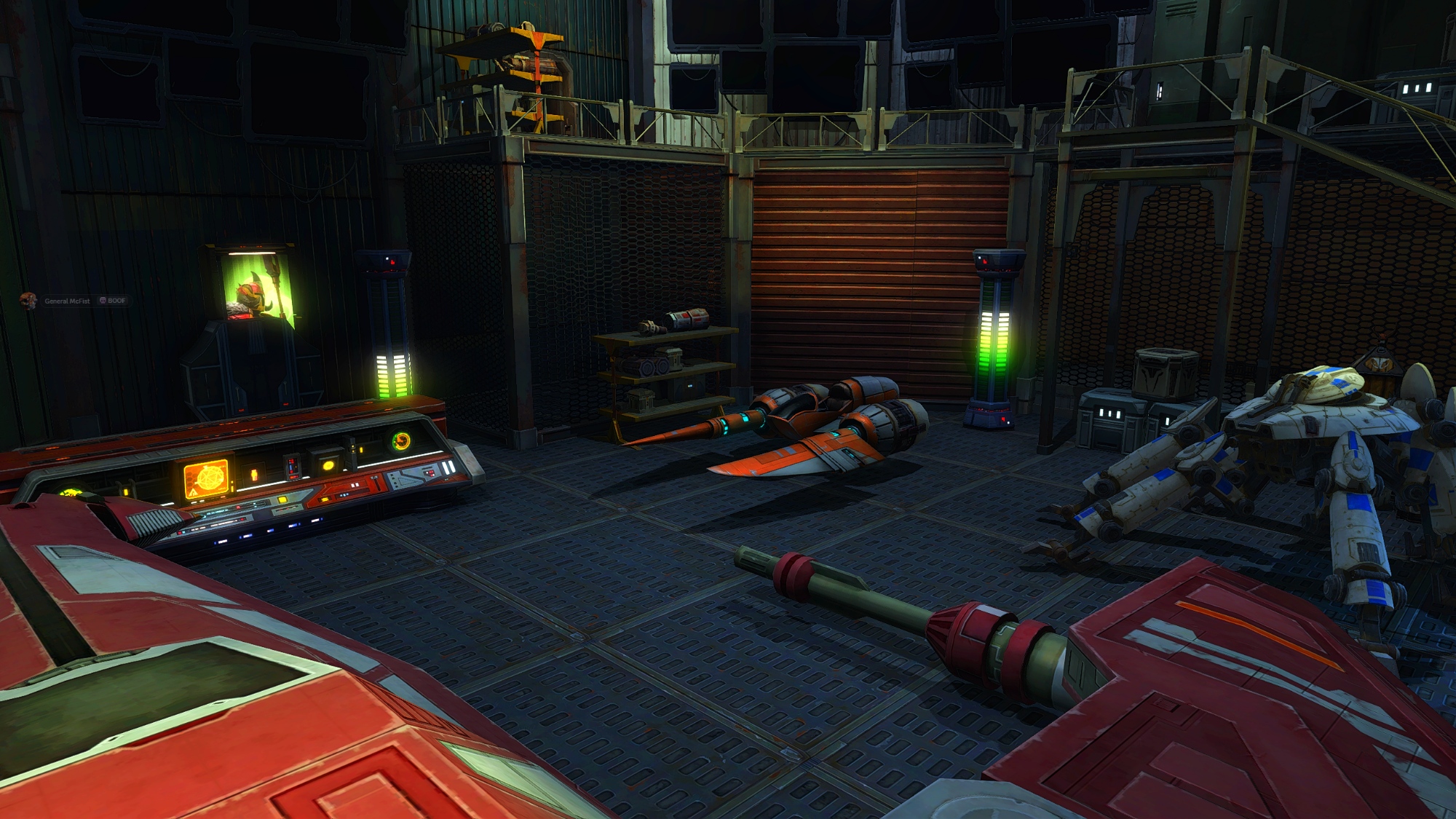
Task: Select the BOOF skull tag badge
Action: (113, 301)
